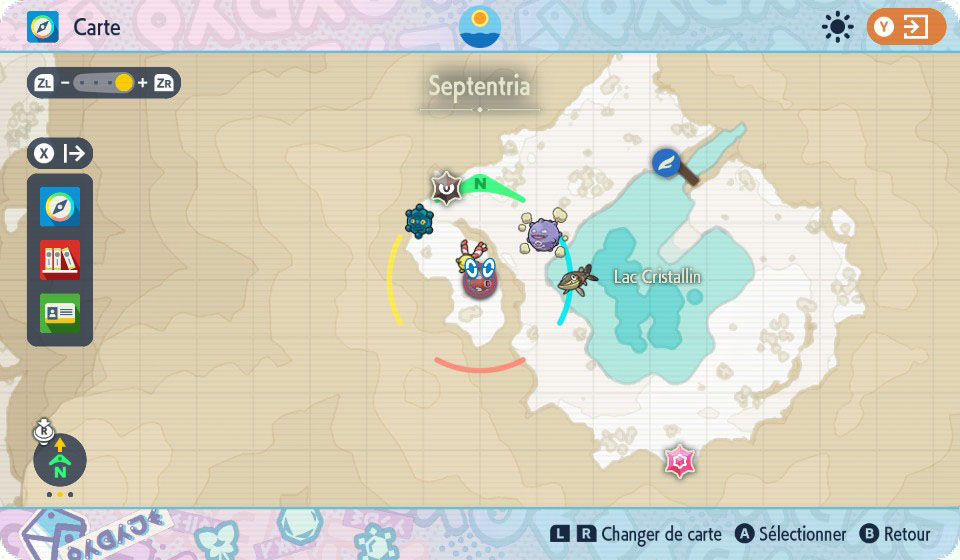The width and height of the screenshot is (960, 560).
Task: Select the turtle Pokémon marker by the lake
Action: [578, 279]
